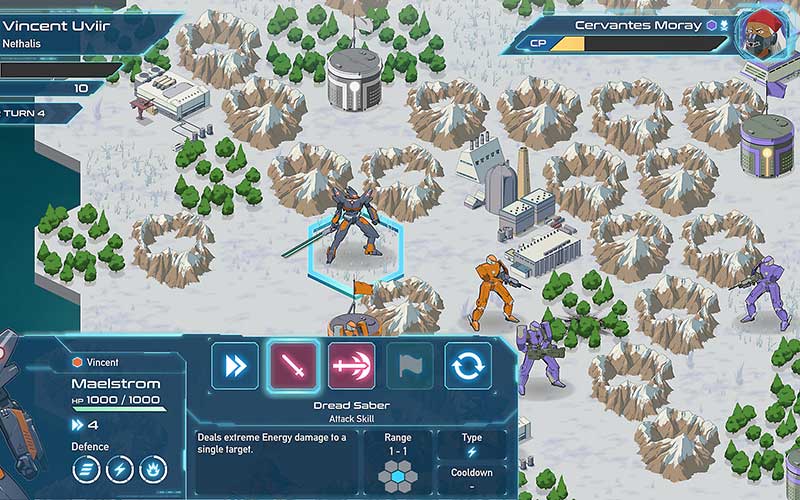
Task: Click Cervantes Moray's commander portrait
Action: pos(762,34)
